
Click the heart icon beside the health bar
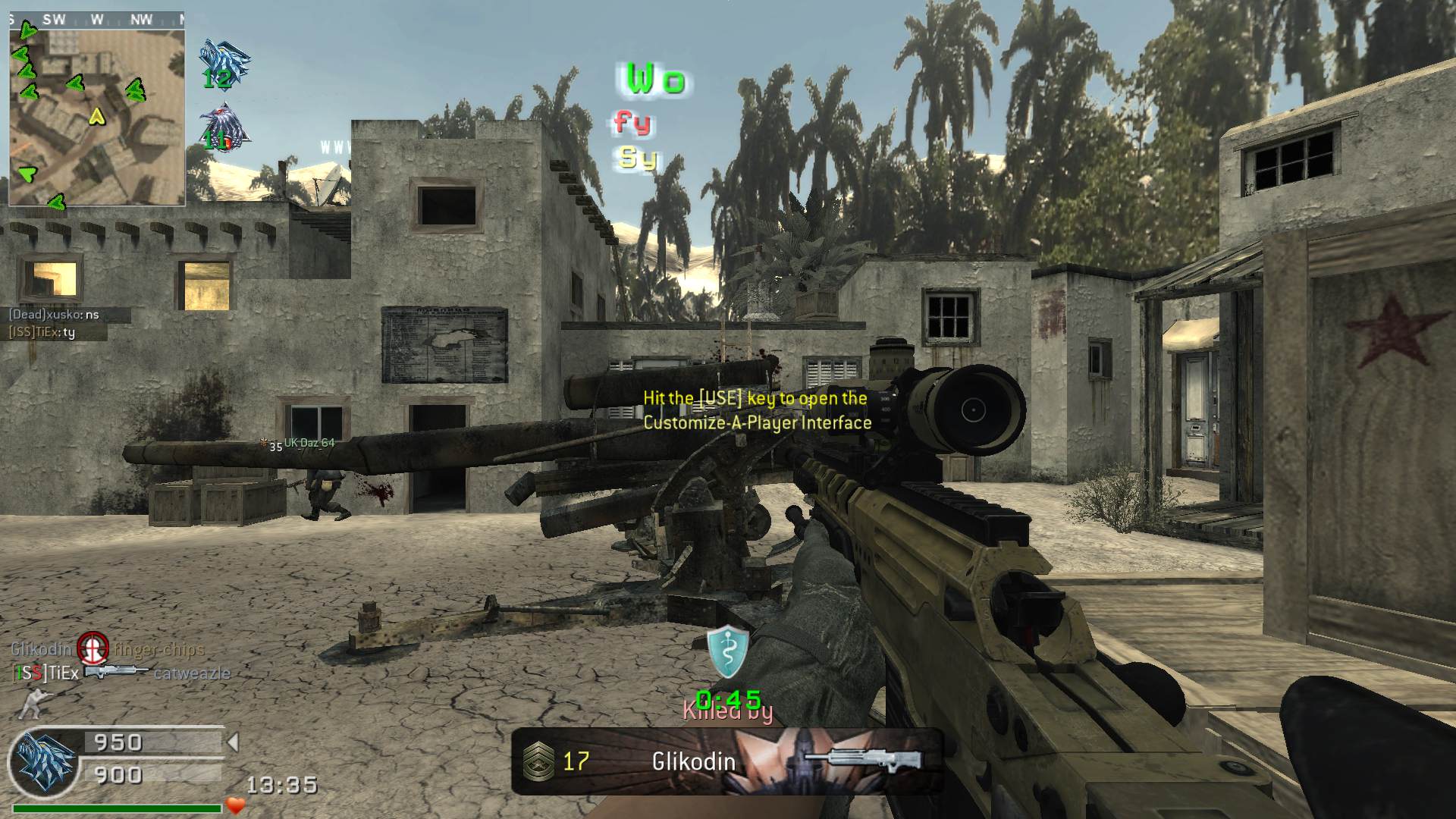[x=236, y=805]
